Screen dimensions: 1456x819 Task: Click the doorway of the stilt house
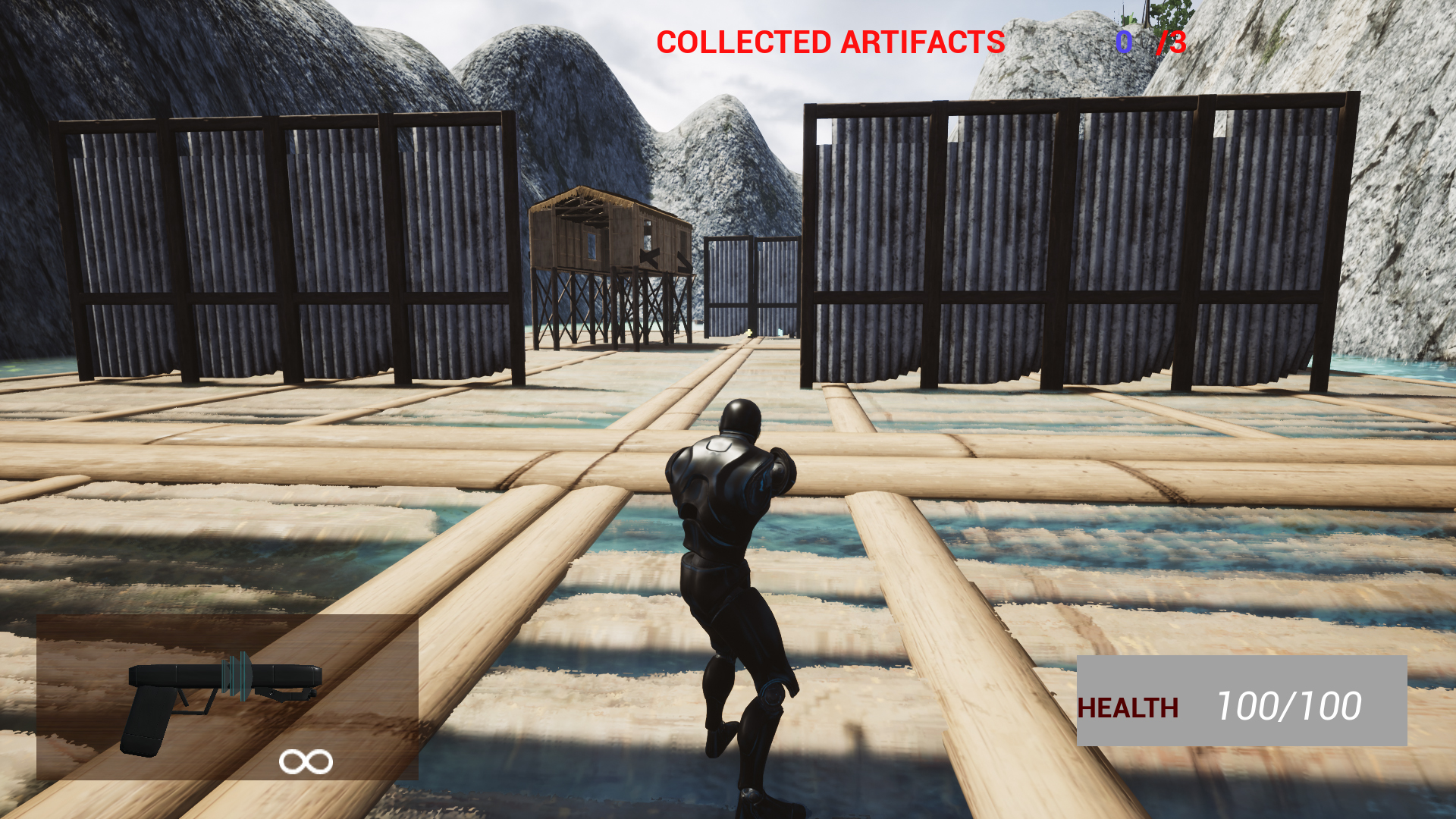pos(648,235)
